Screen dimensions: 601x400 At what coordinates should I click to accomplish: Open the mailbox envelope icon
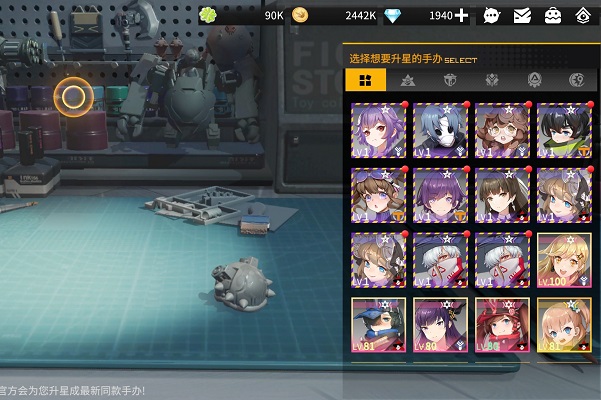point(521,15)
